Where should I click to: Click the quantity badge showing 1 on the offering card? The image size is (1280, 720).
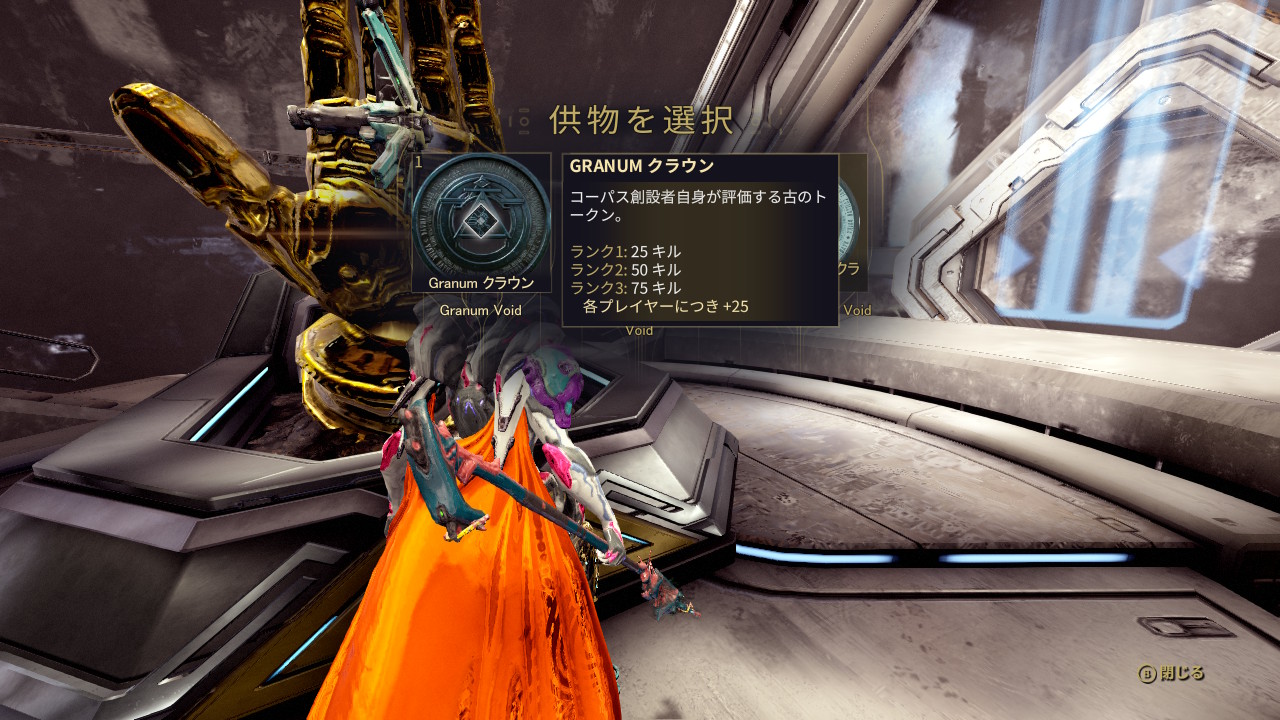420,160
